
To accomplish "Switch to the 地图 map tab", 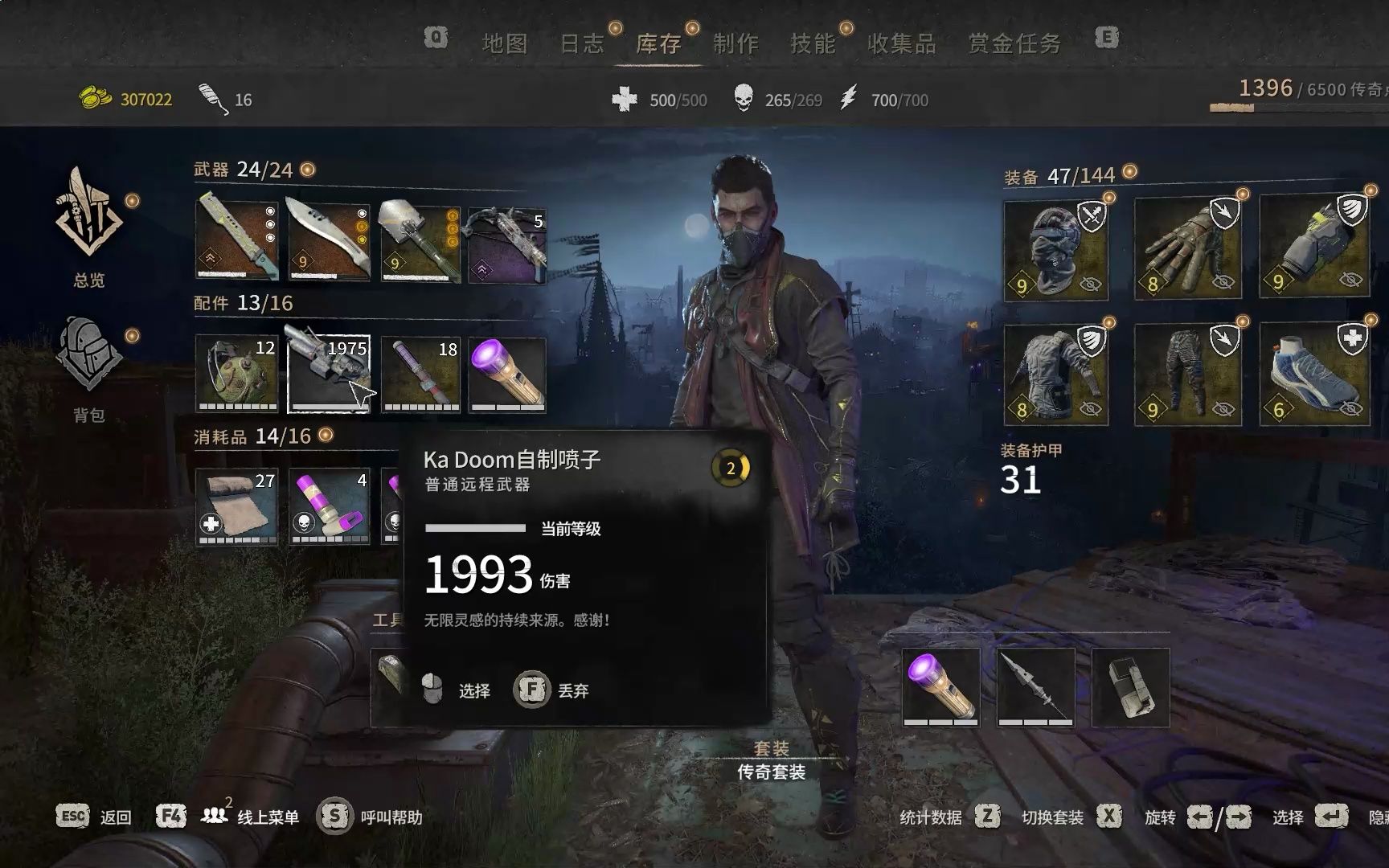I will click(x=504, y=43).
